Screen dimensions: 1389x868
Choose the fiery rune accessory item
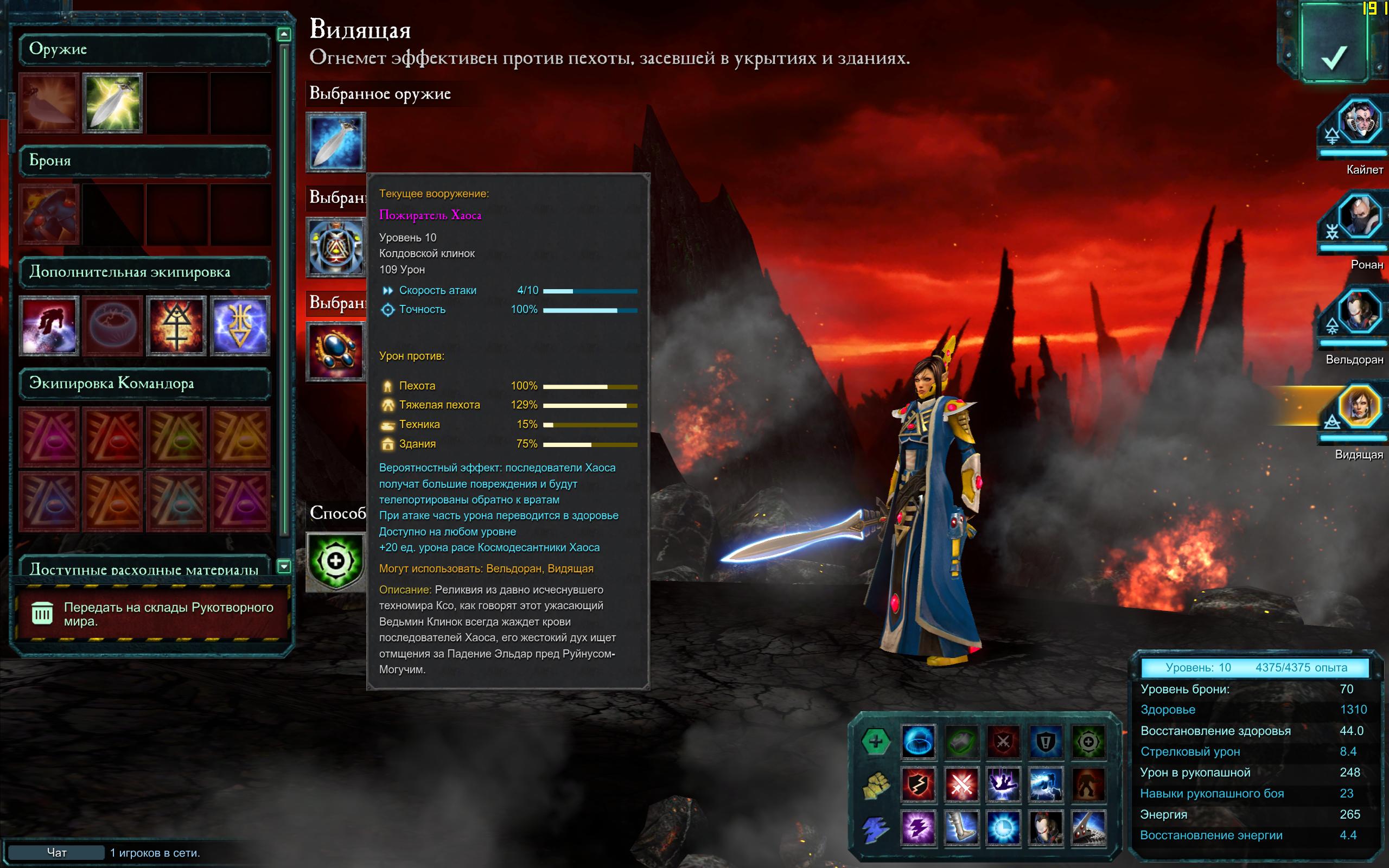coord(176,325)
